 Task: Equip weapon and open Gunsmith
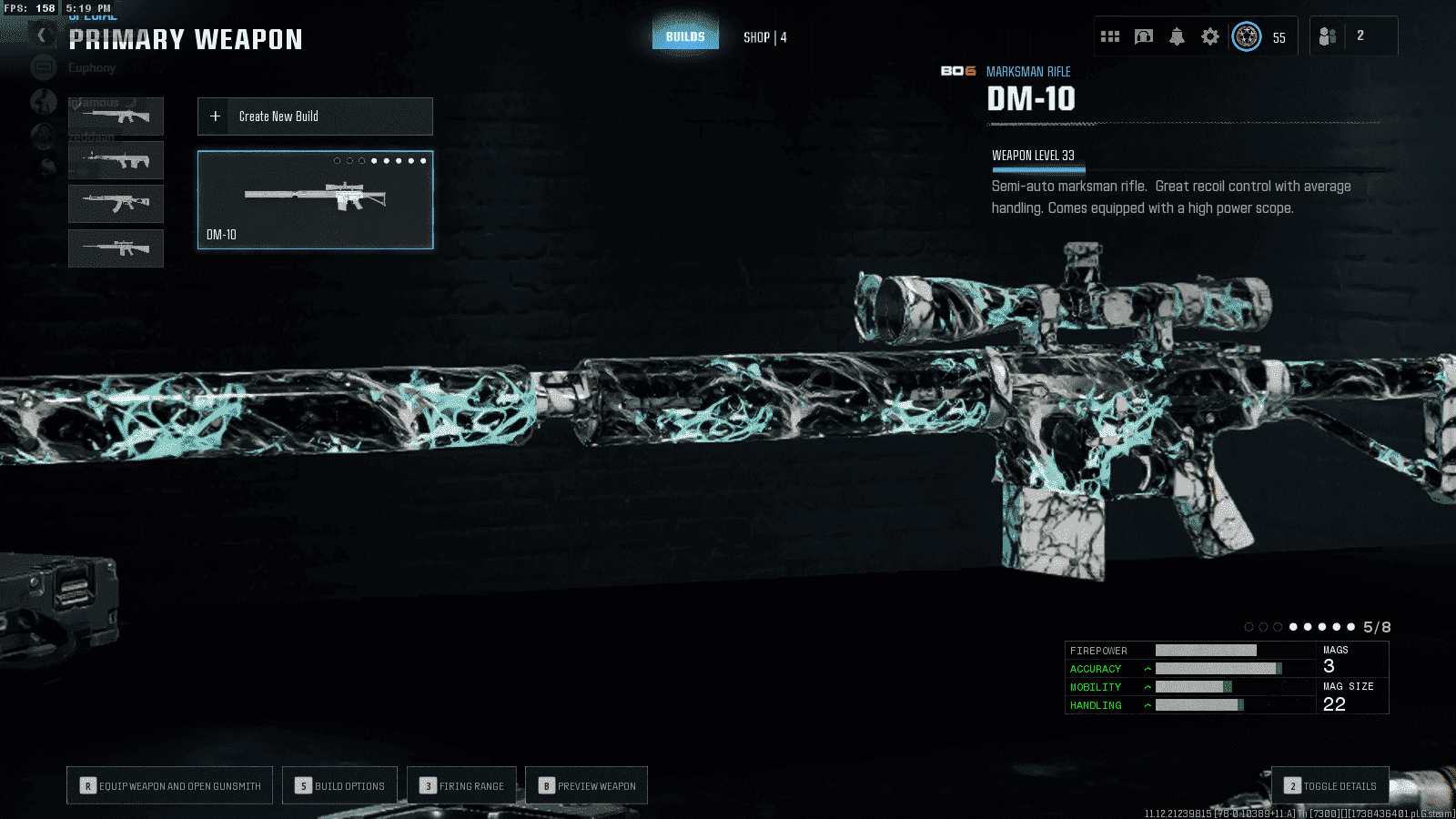[170, 785]
